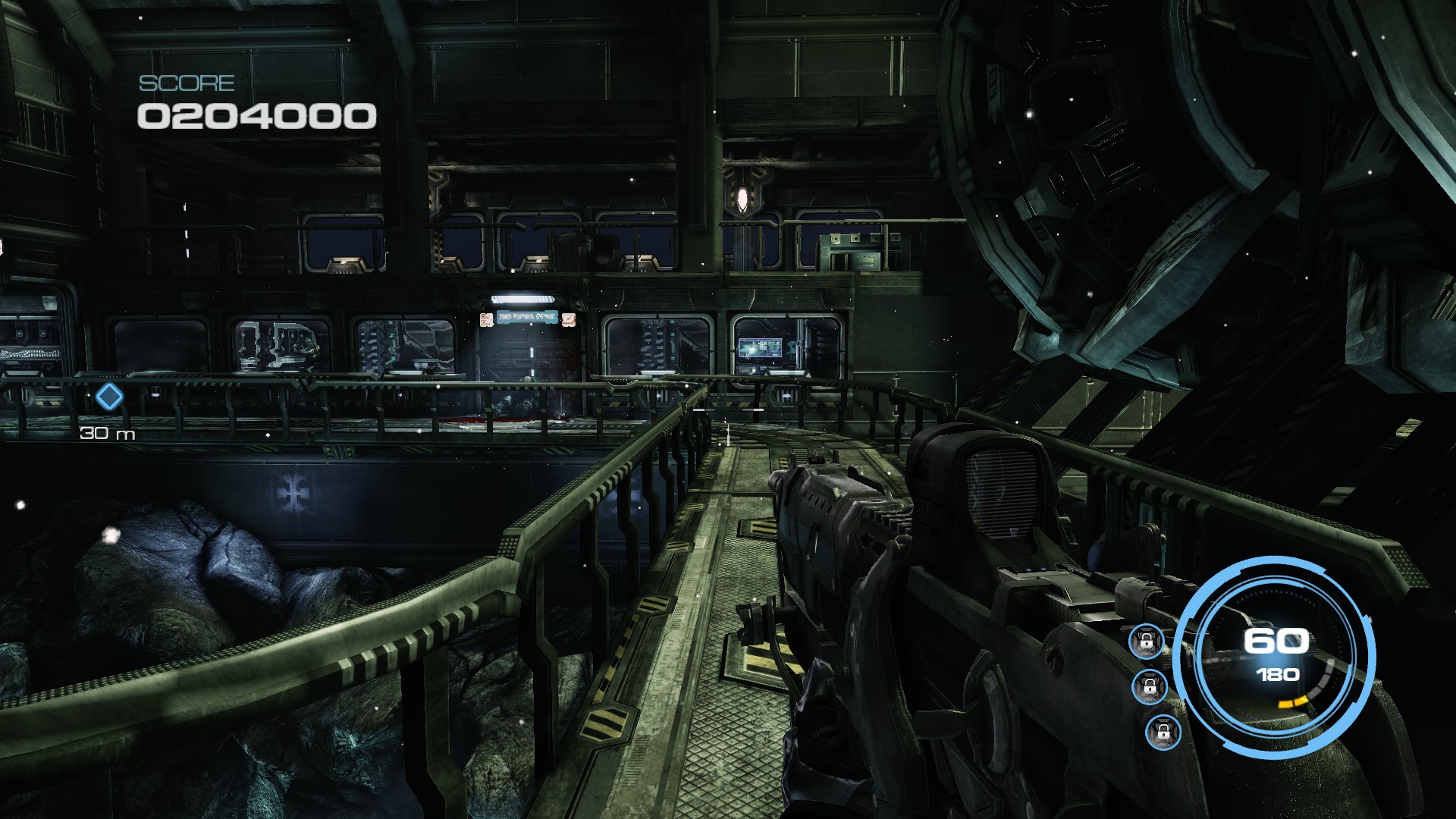Click the middle padlock ability icon
The height and width of the screenshot is (819, 1456).
click(1150, 687)
